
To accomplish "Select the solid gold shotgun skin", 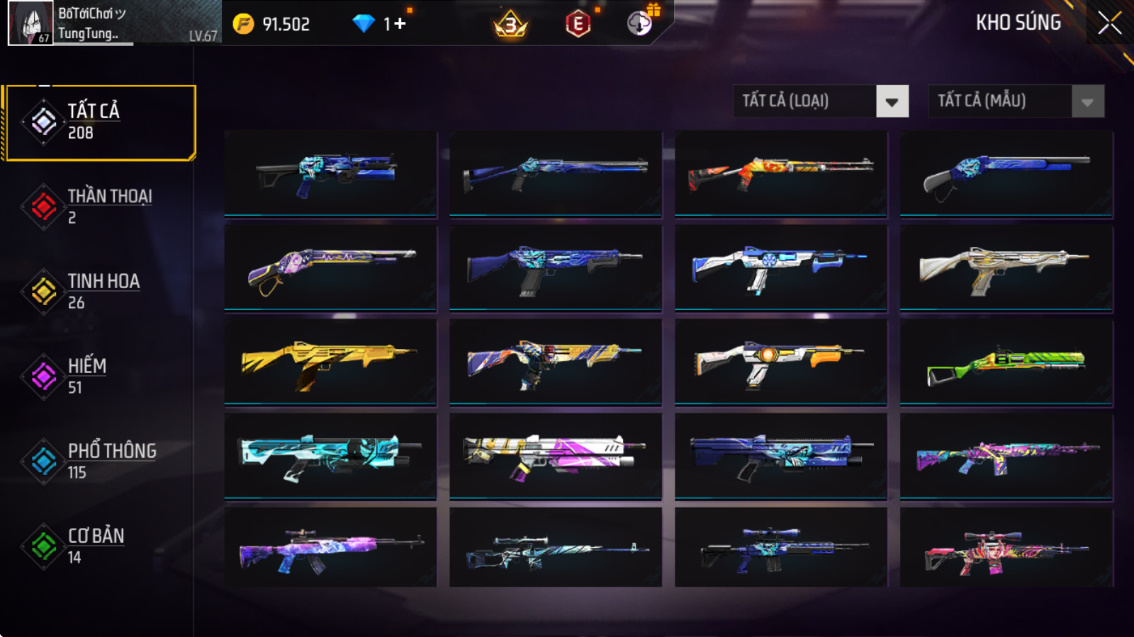I will pyautogui.click(x=330, y=362).
